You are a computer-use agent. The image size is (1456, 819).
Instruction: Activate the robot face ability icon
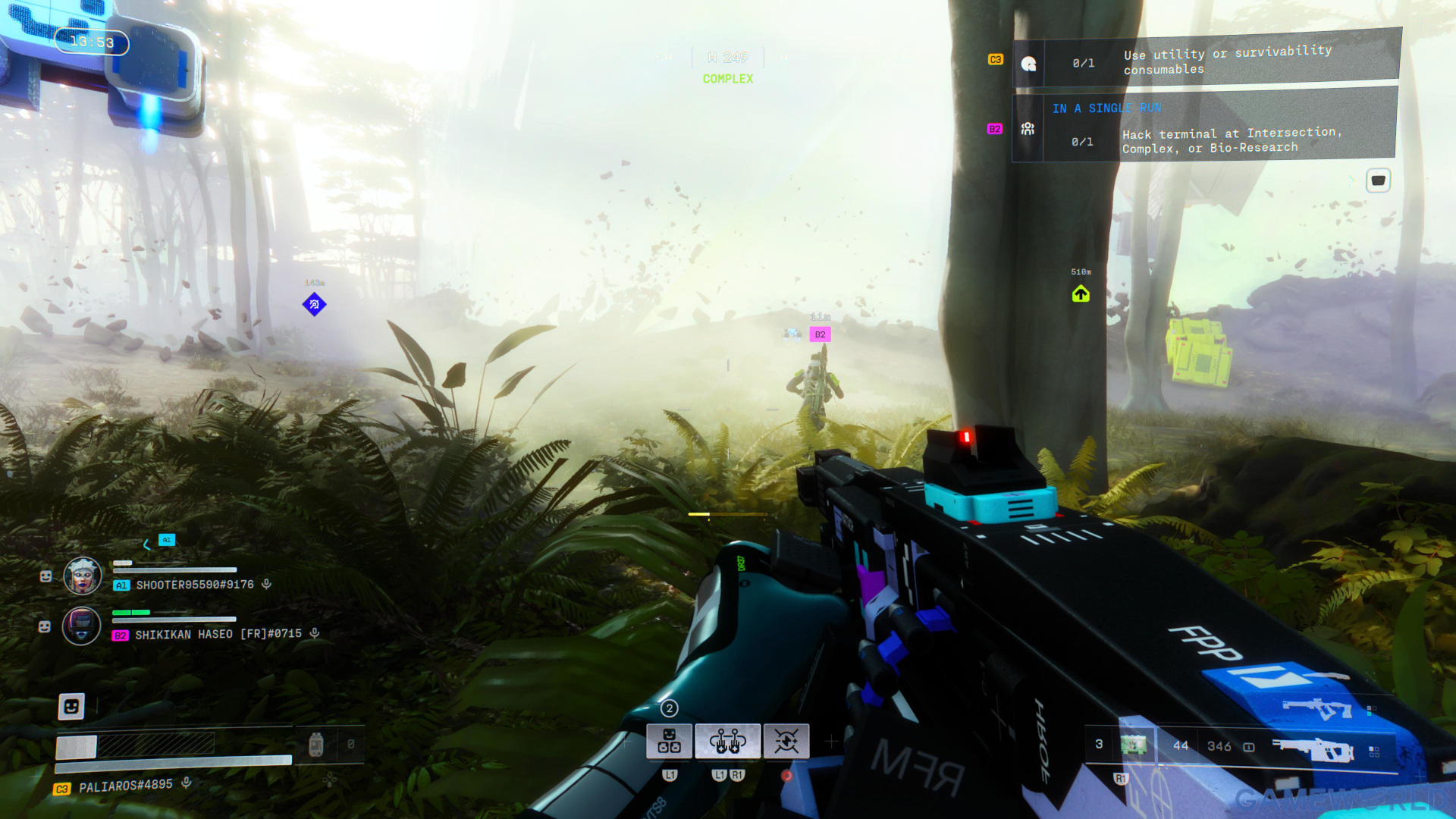click(669, 741)
